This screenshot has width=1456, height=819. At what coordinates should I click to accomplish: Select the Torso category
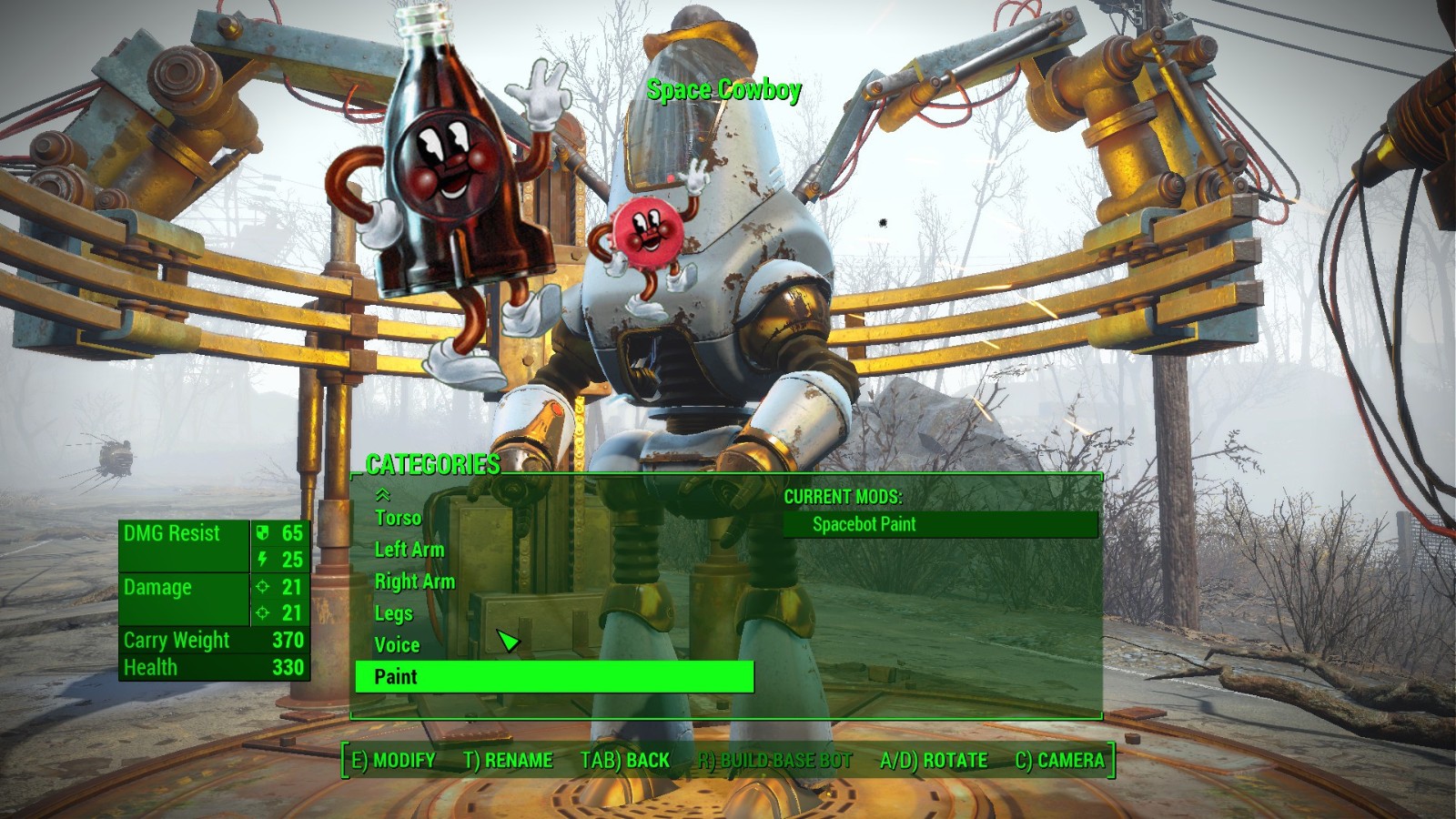pos(398,519)
